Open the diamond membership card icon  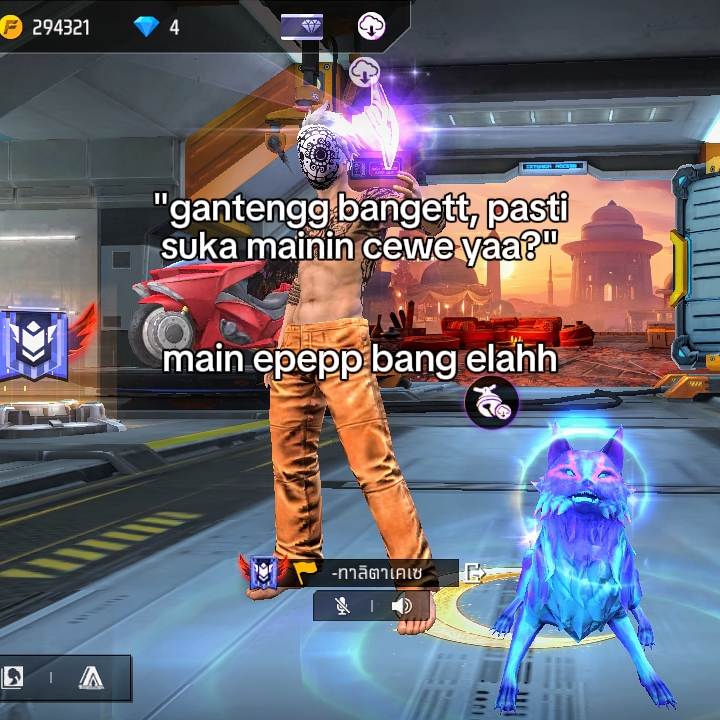(x=301, y=25)
